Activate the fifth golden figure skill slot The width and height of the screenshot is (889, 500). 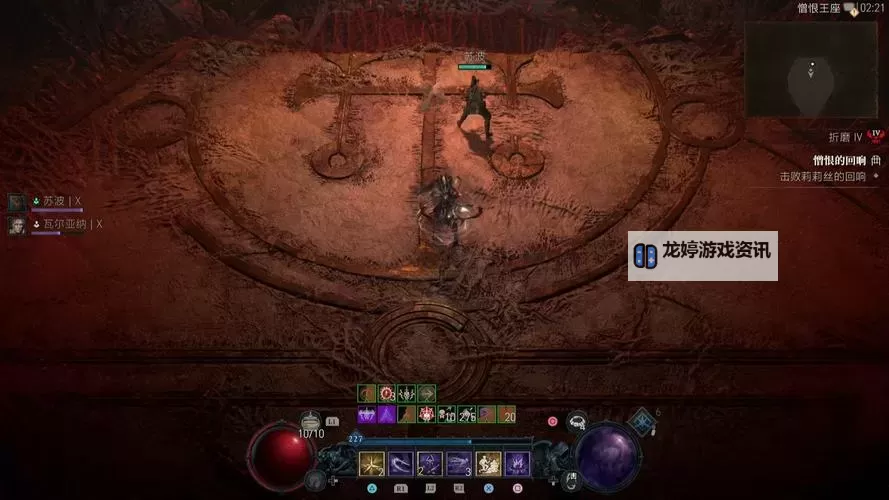(488, 464)
